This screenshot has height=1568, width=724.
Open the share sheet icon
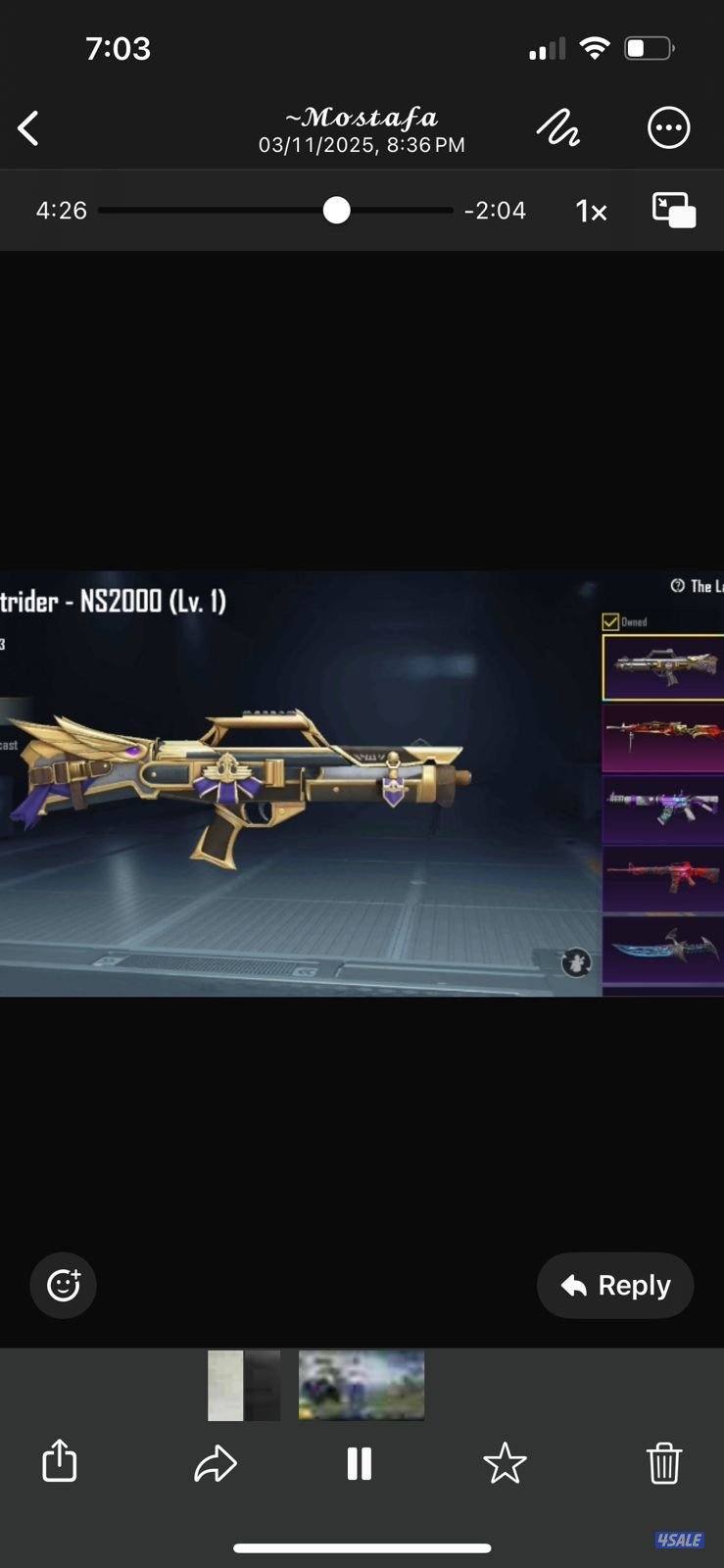pos(60,1460)
